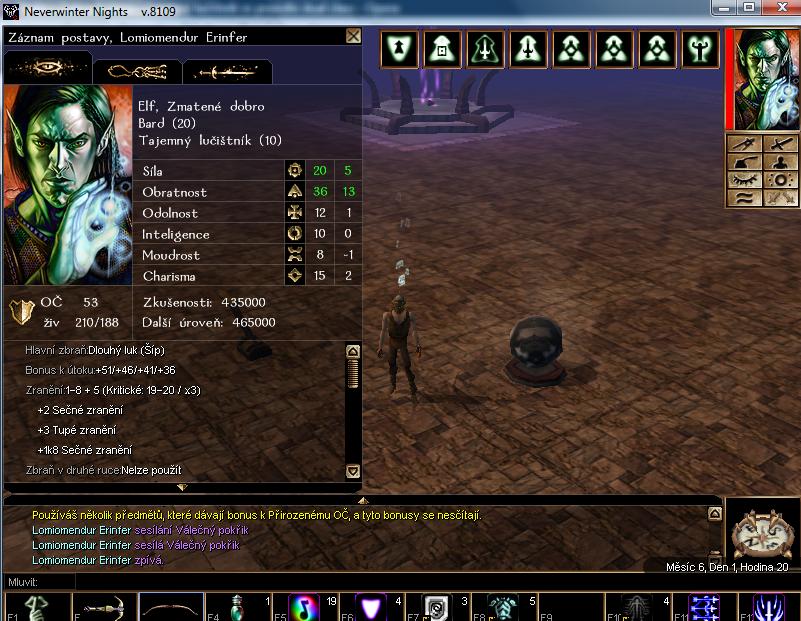Select the T-shaped figure effect icon
Screen dimensions: 801x621
point(700,49)
